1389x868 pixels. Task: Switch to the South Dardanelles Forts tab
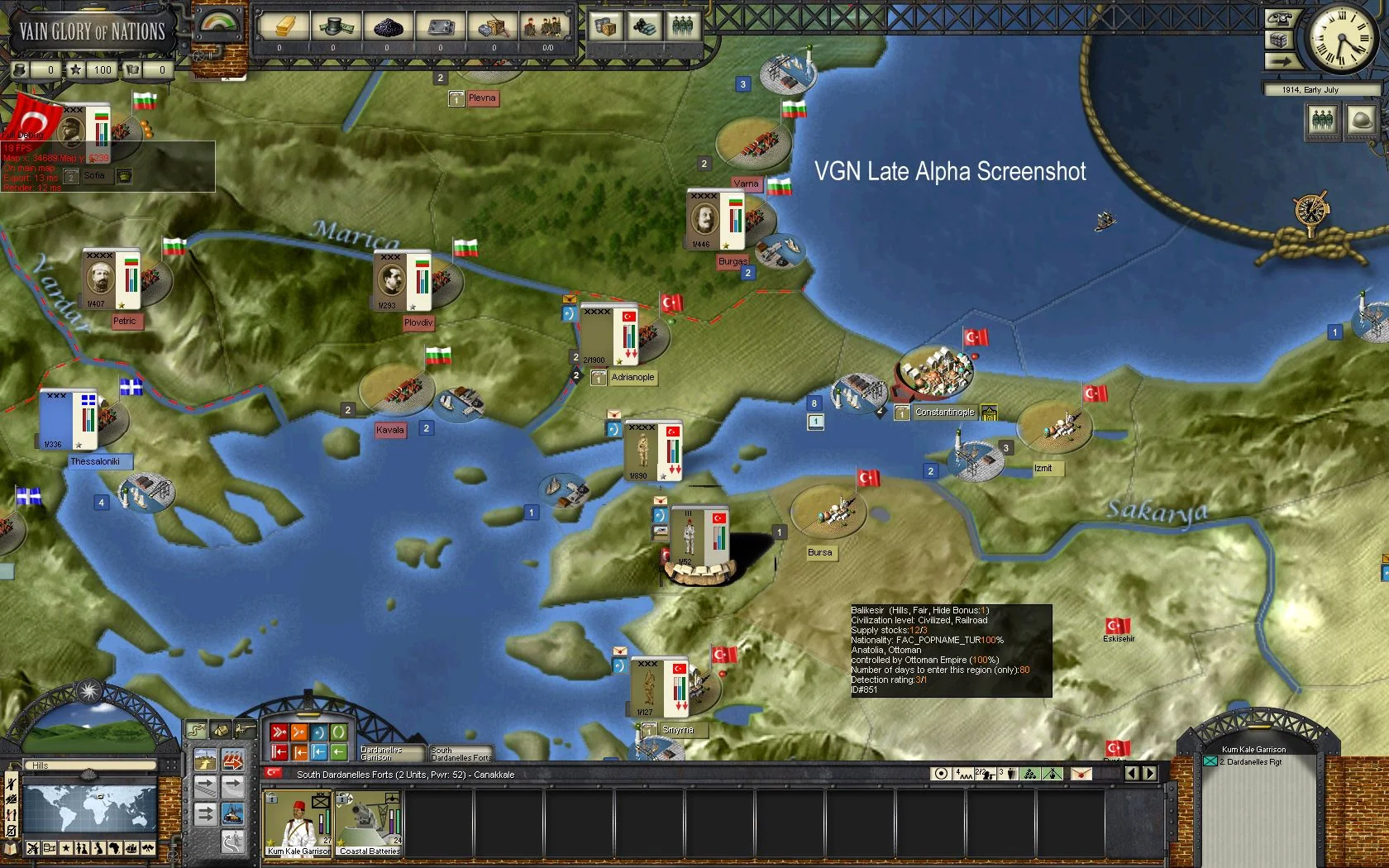[x=461, y=753]
